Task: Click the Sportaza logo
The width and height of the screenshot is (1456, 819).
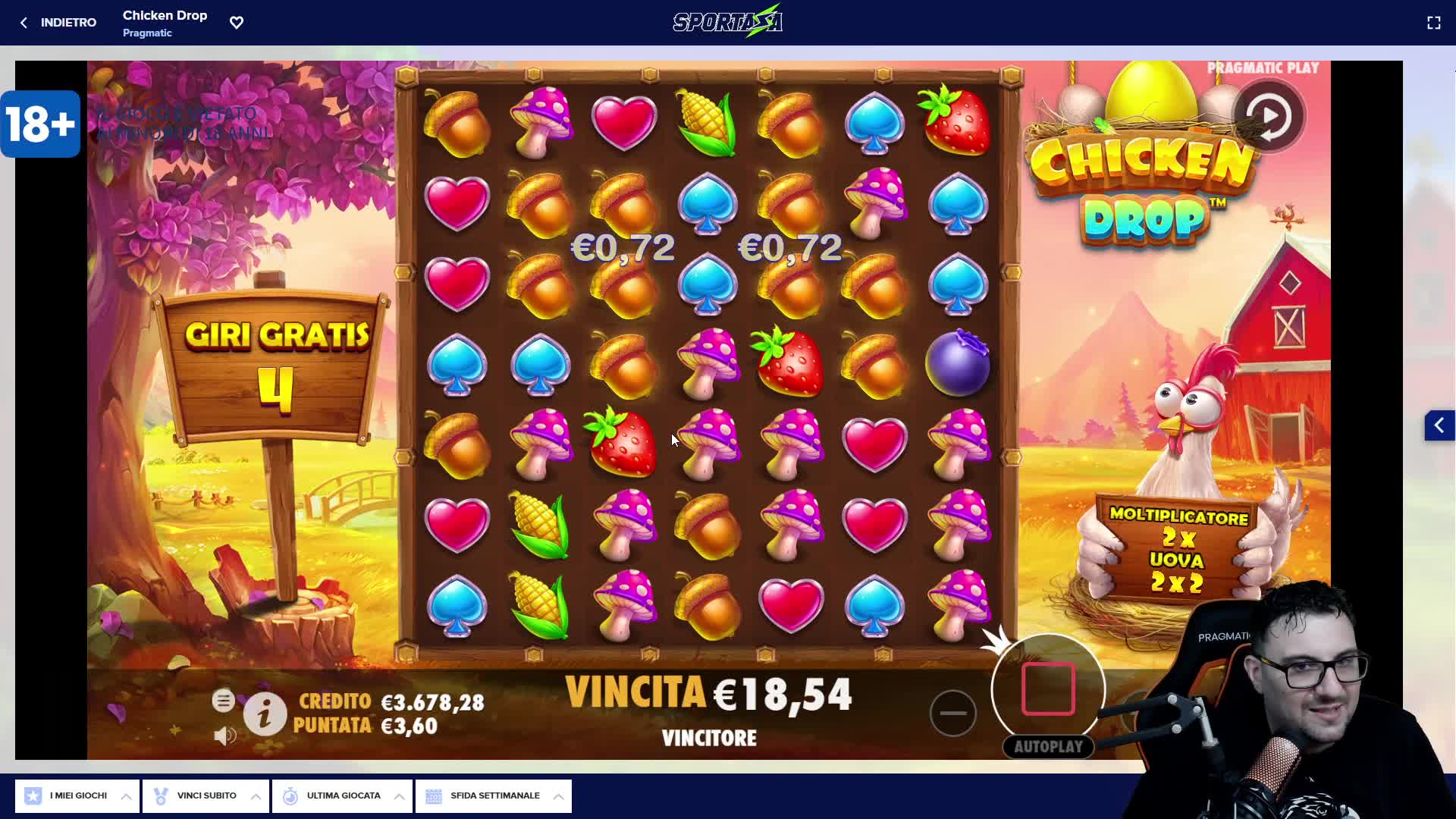Action: pos(727,21)
